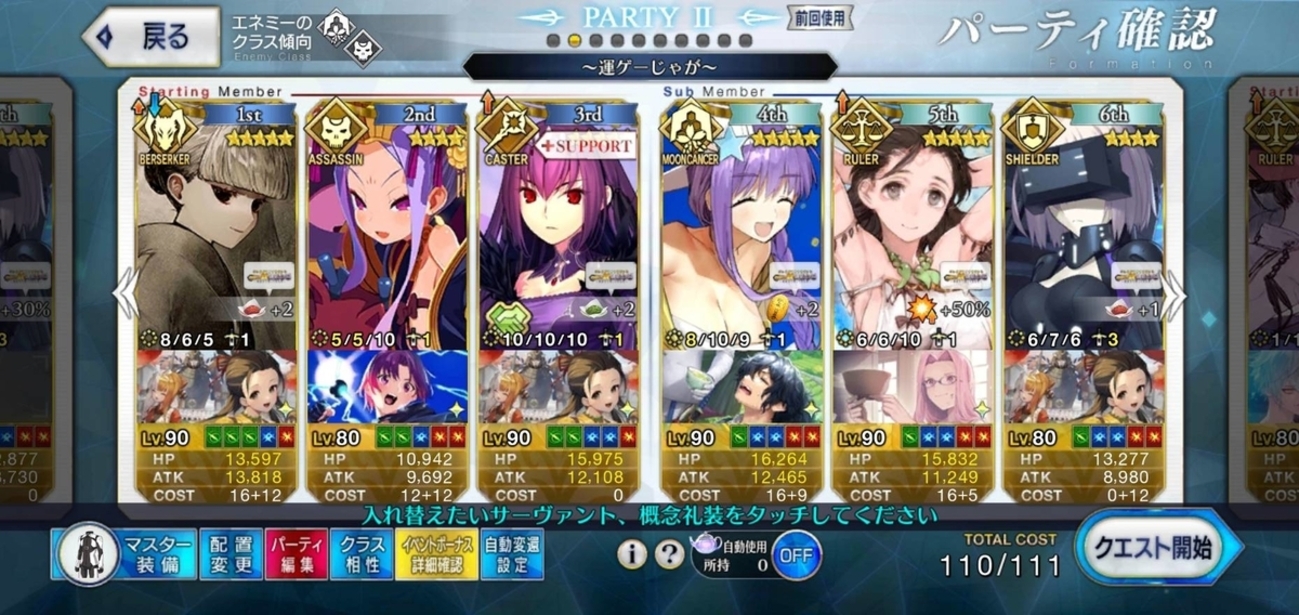Screen dimensions: 1299x615
Task: Select the 1st slot Berserker servant card
Action: coord(216,230)
